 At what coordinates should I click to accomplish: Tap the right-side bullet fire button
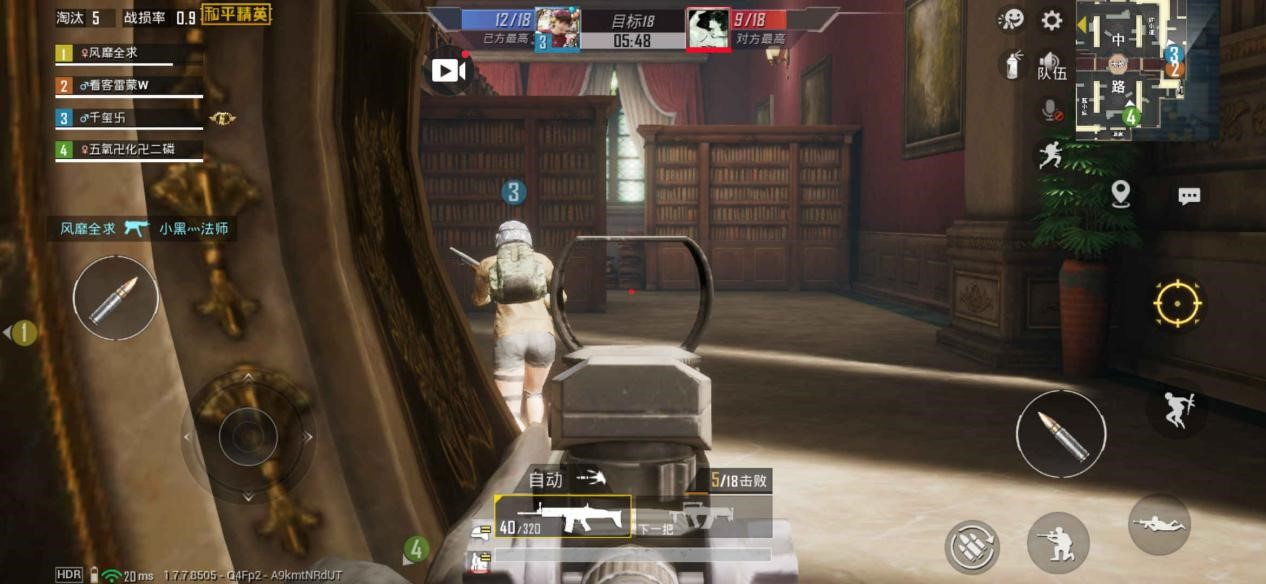(1061, 434)
